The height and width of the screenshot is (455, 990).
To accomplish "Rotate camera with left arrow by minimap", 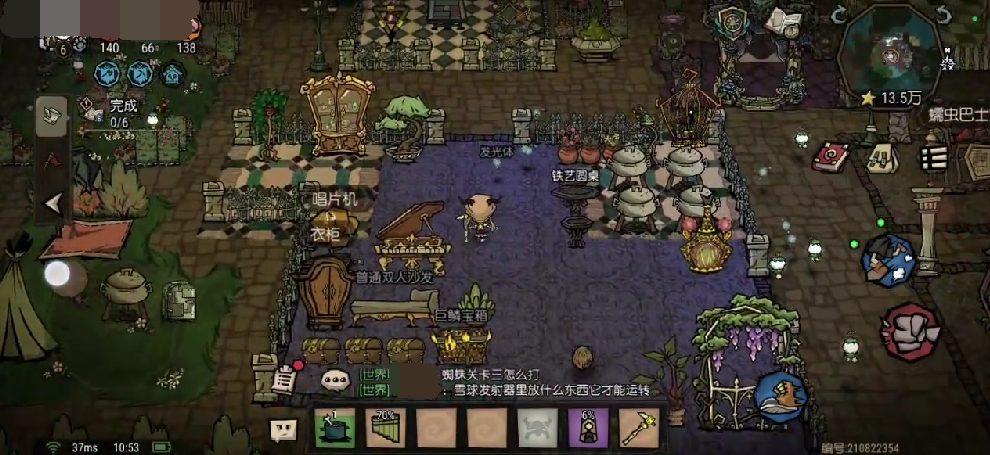I will [x=840, y=16].
